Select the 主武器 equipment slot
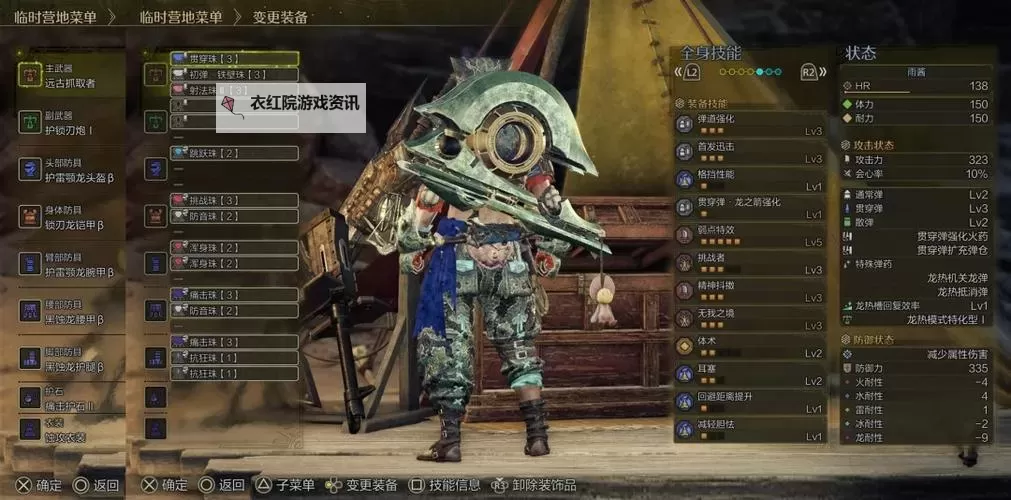Image resolution: width=1011 pixels, height=500 pixels. pyautogui.click(x=70, y=76)
